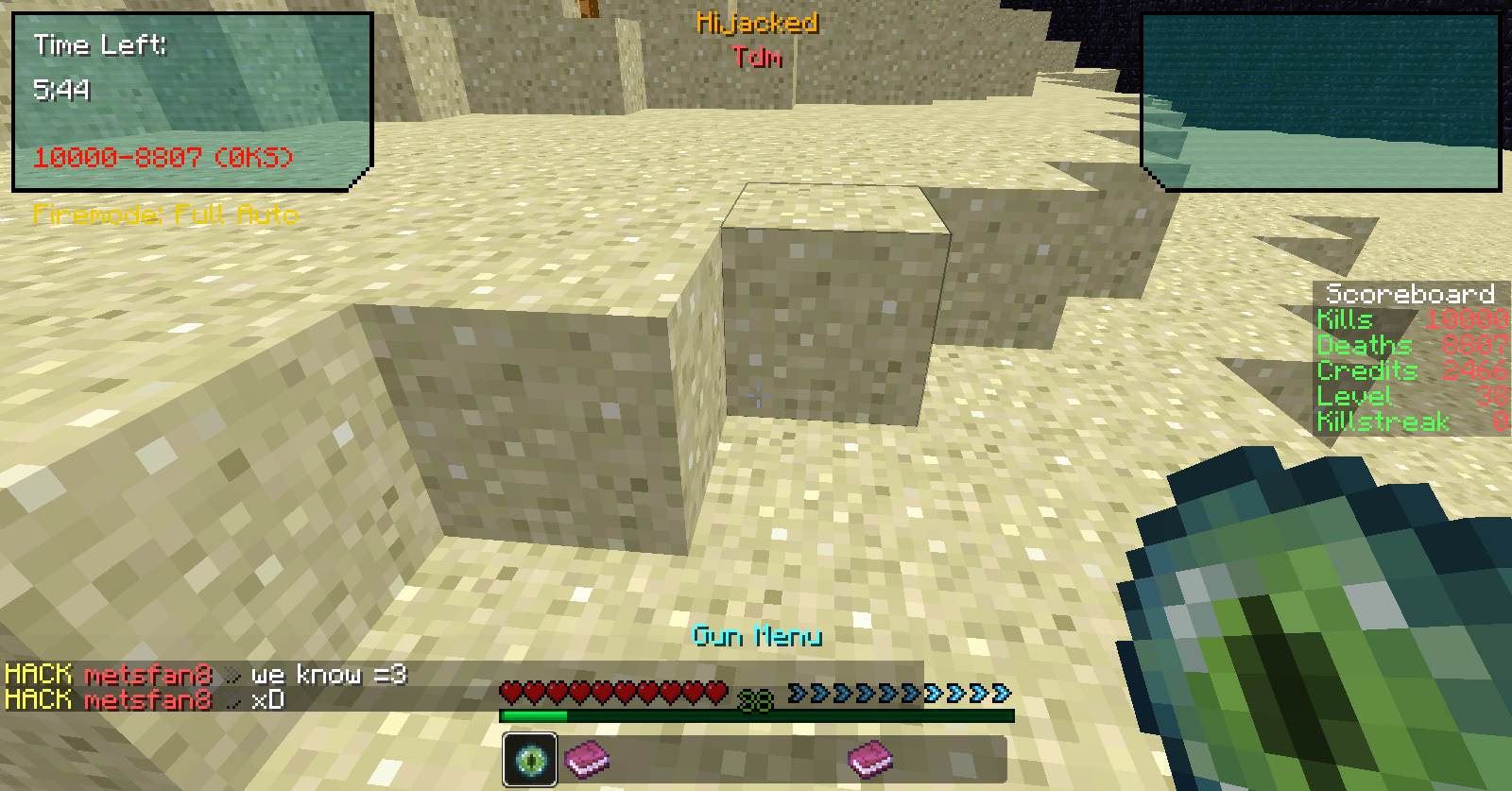Select the enchanted book beside the eye of ender

point(587,760)
